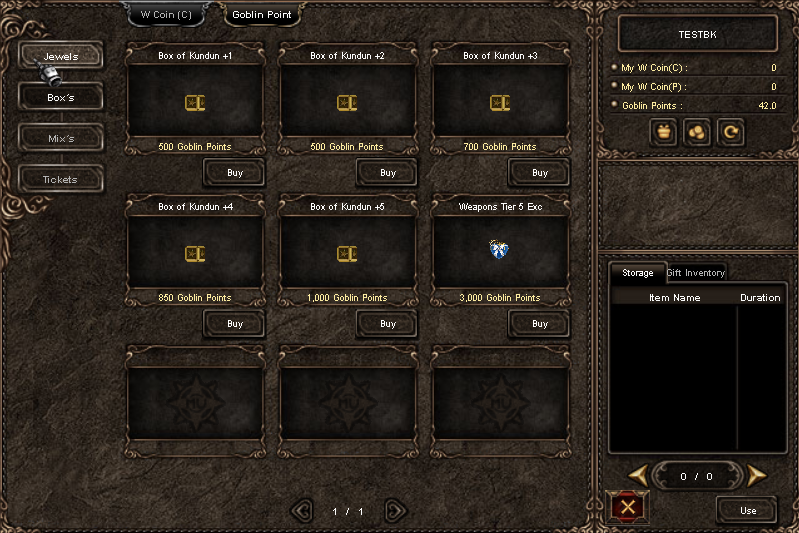Close the shop with the red X

click(628, 507)
